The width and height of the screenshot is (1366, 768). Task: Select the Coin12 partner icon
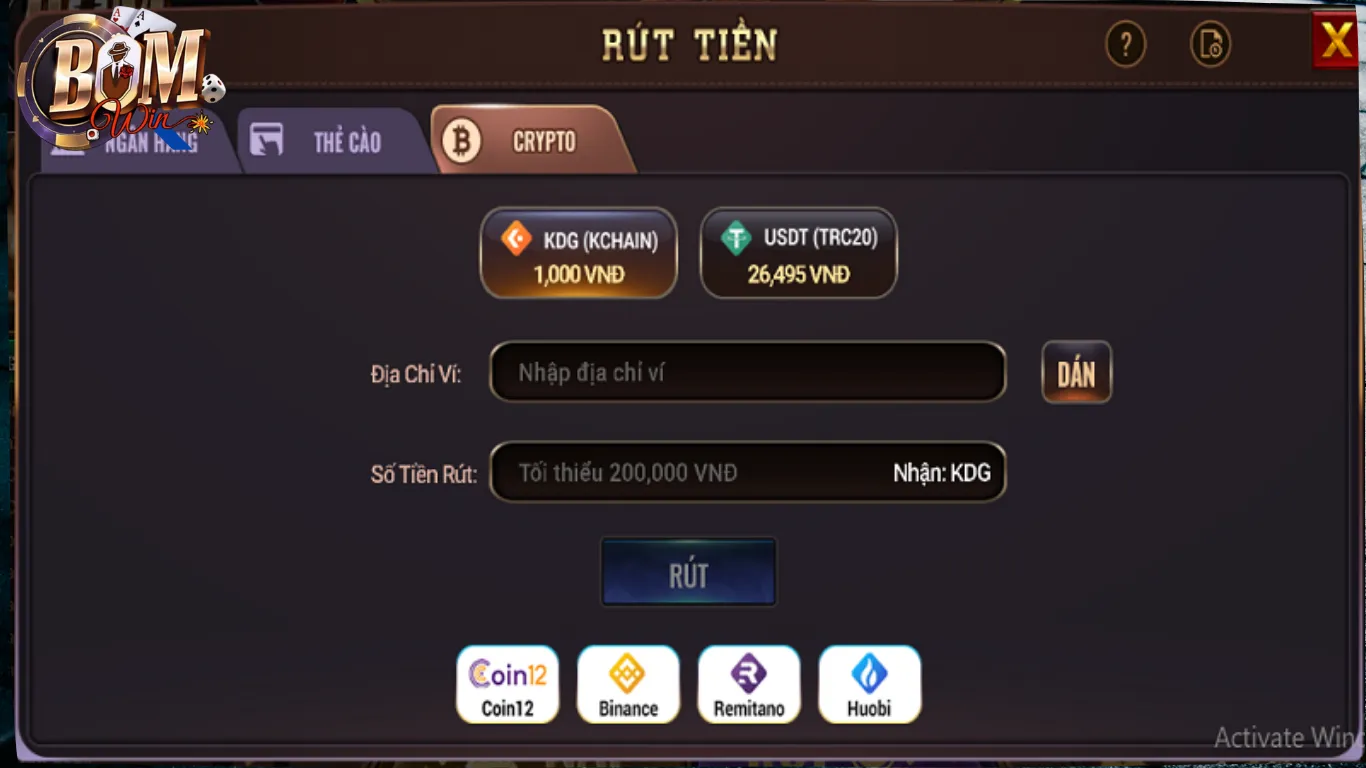pyautogui.click(x=507, y=684)
